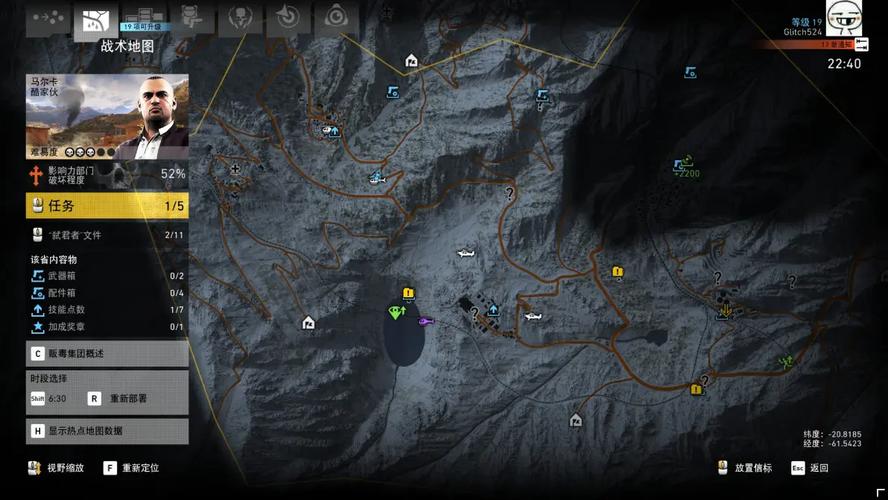Image resolution: width=888 pixels, height=500 pixels.
Task: Select the 加成奖章 bonus medal entry
Action: pyautogui.click(x=107, y=327)
